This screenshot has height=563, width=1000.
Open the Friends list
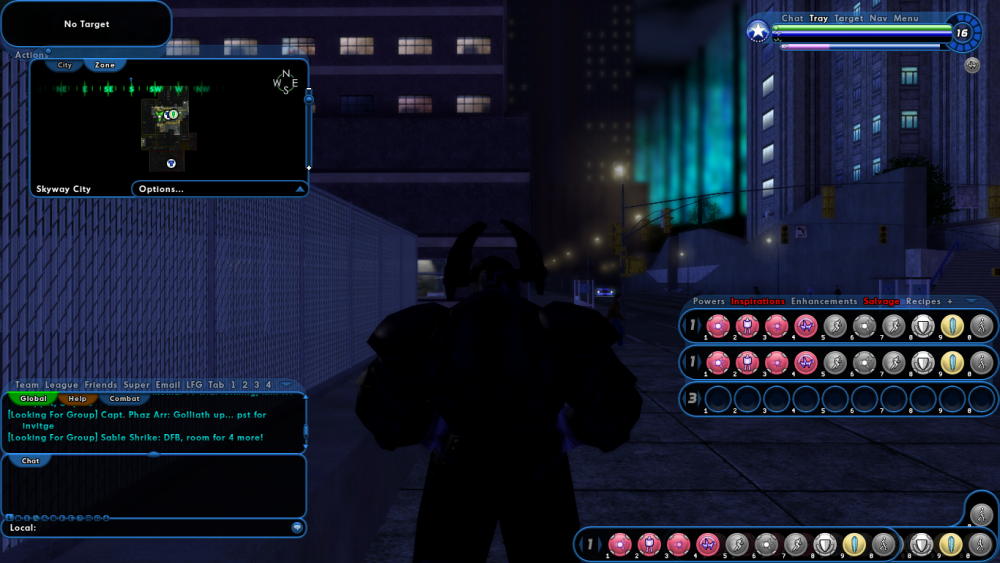coord(101,385)
